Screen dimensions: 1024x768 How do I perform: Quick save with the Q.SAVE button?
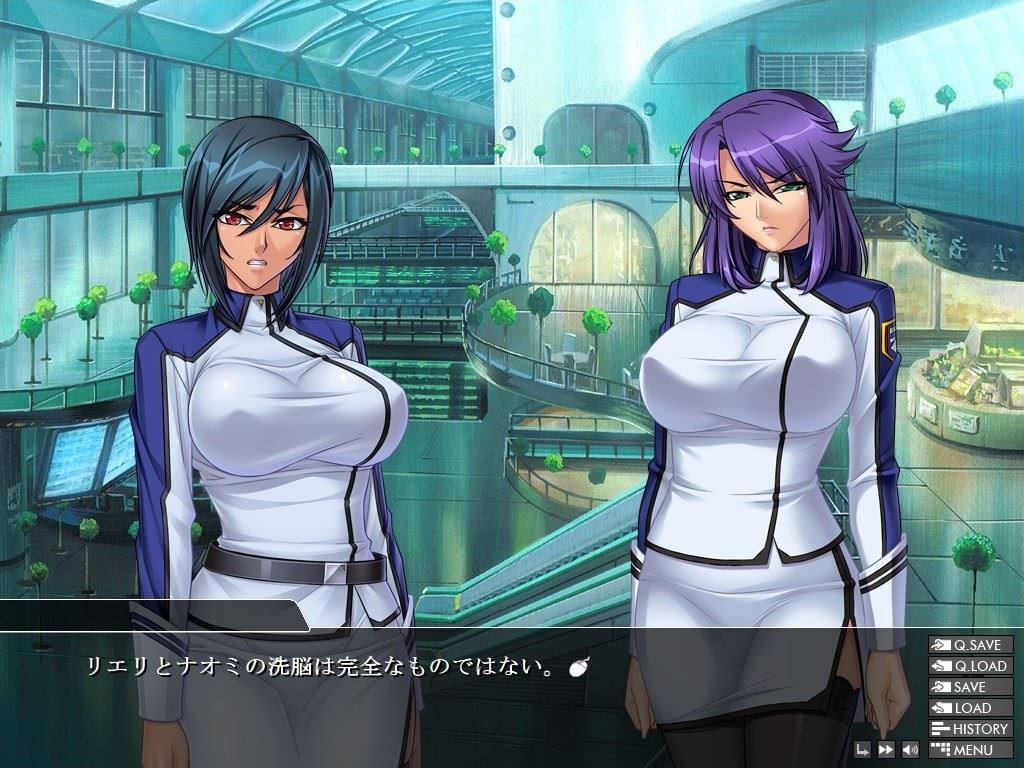(x=970, y=645)
